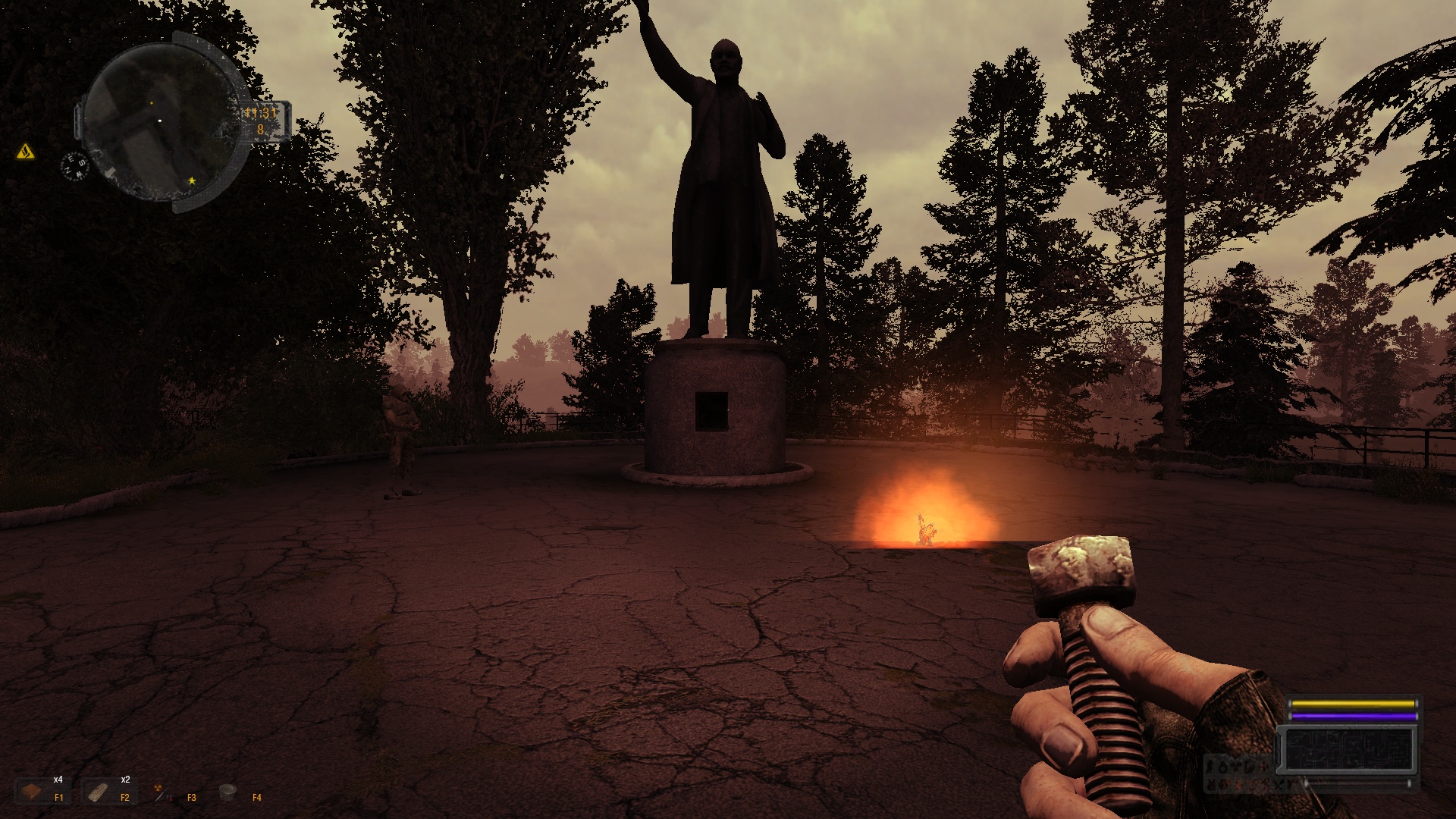Image resolution: width=1456 pixels, height=819 pixels.
Task: Select the yellow star marker on minimap
Action: tap(192, 180)
